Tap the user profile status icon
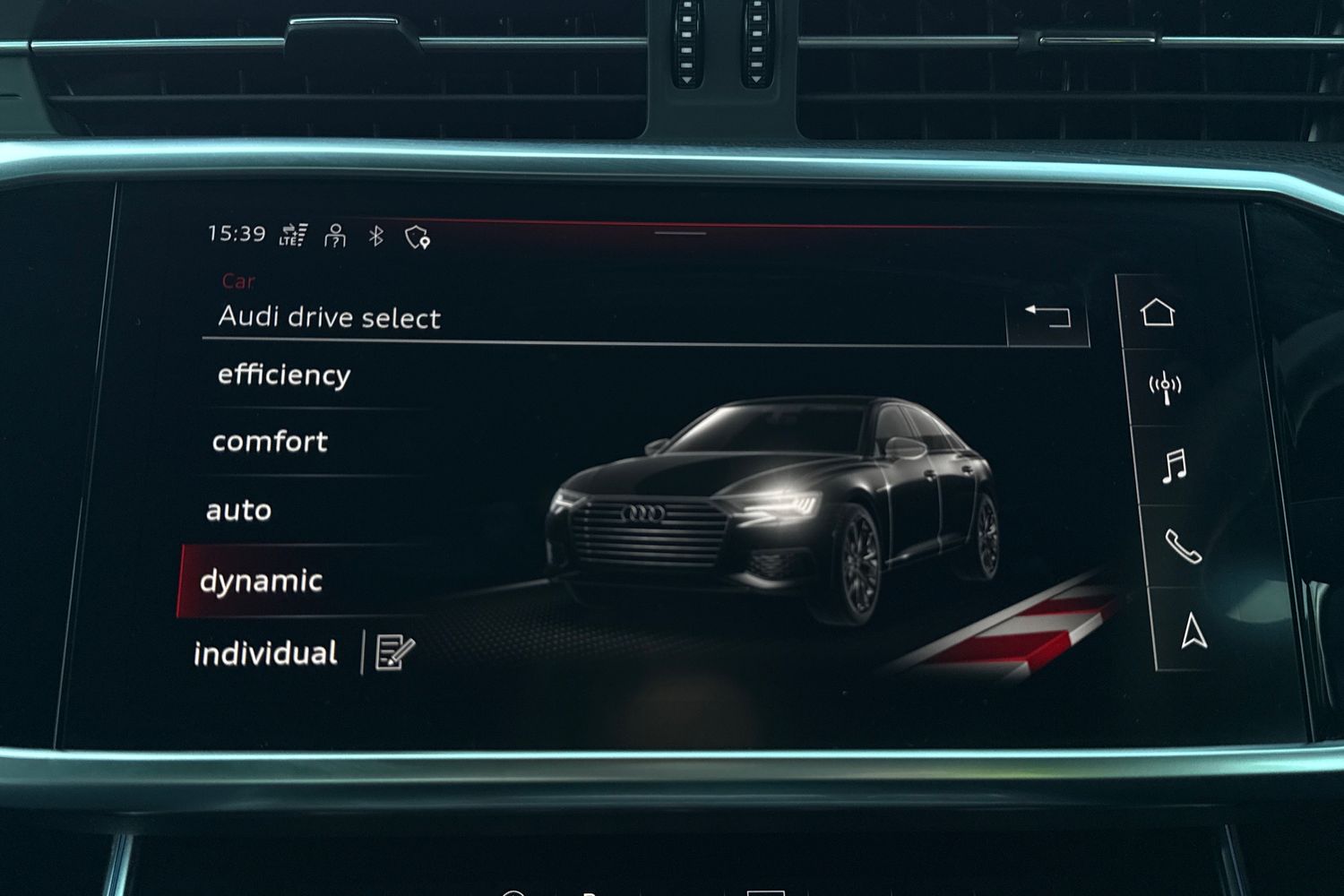The height and width of the screenshot is (896, 1344). click(335, 236)
